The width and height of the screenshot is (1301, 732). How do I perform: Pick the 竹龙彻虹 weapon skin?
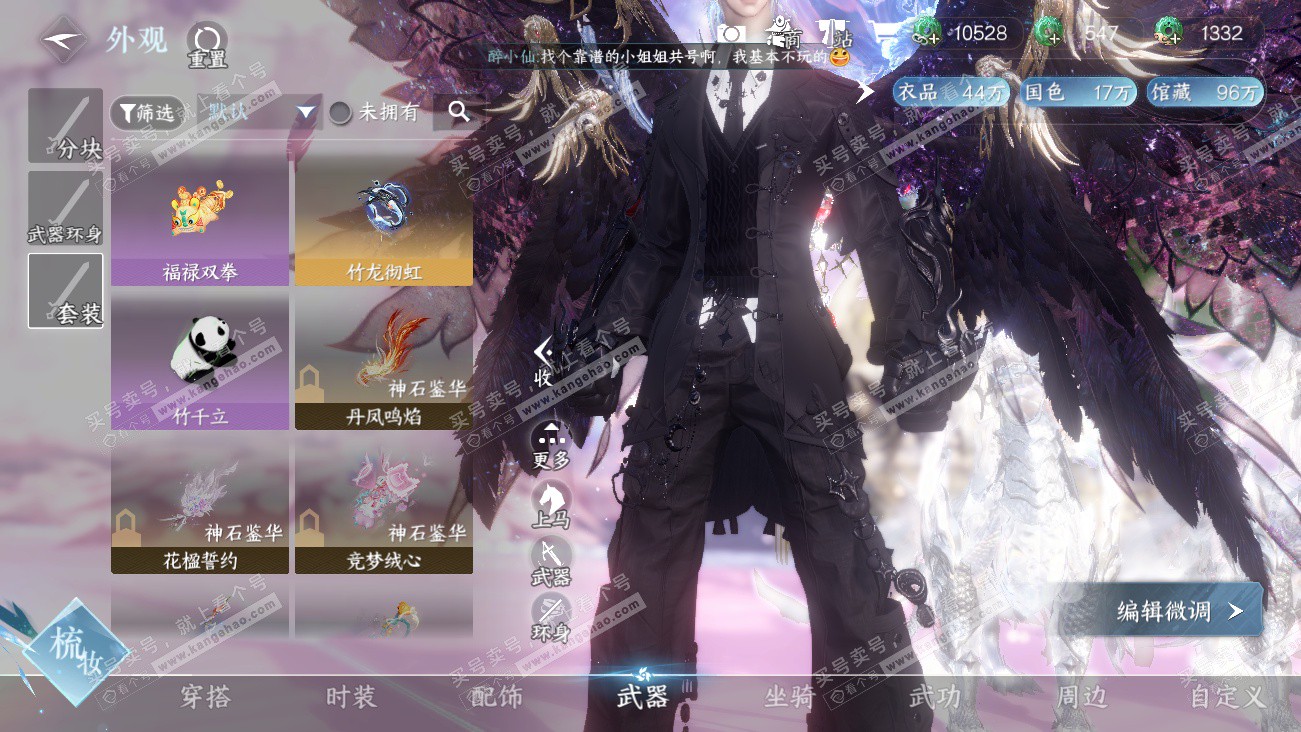384,222
